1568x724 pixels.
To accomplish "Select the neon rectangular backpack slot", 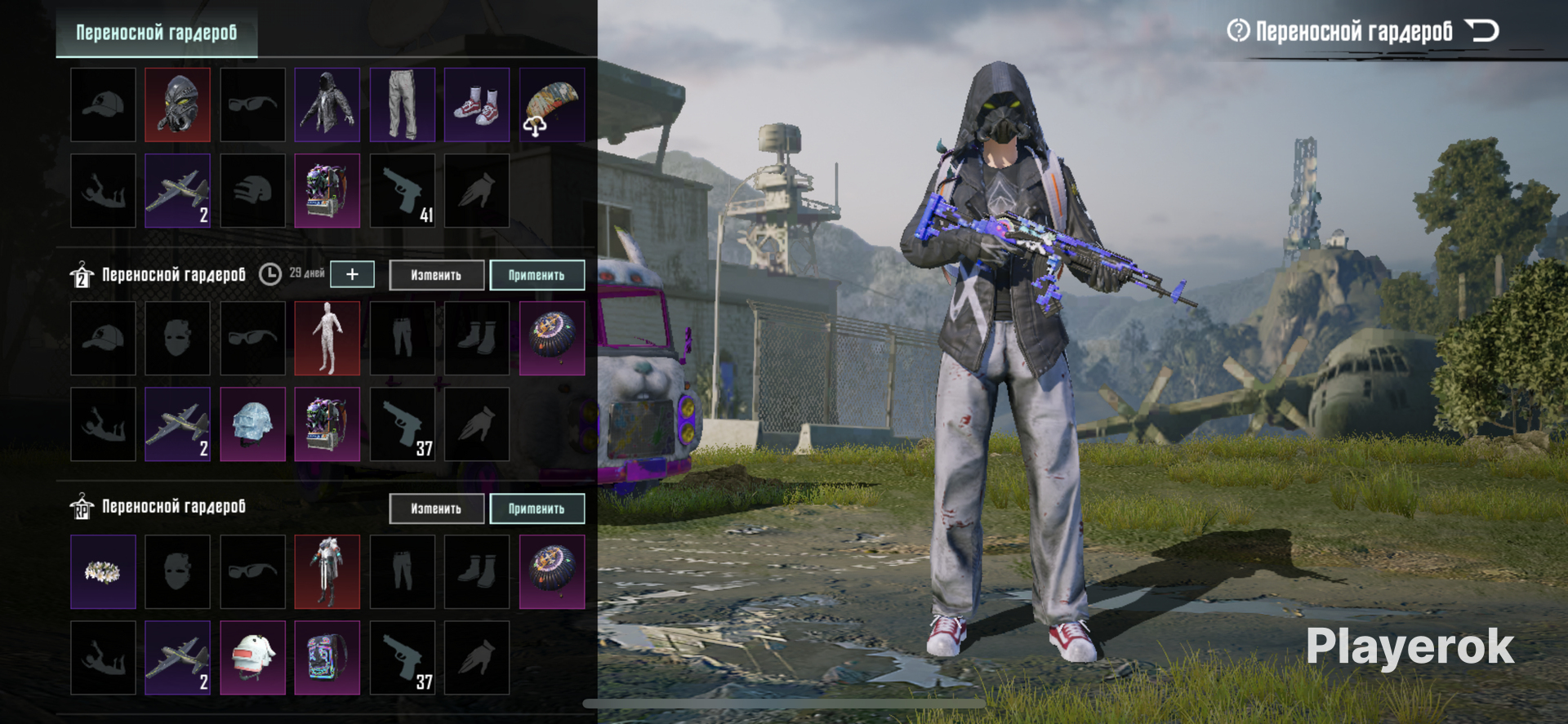I will point(327,658).
